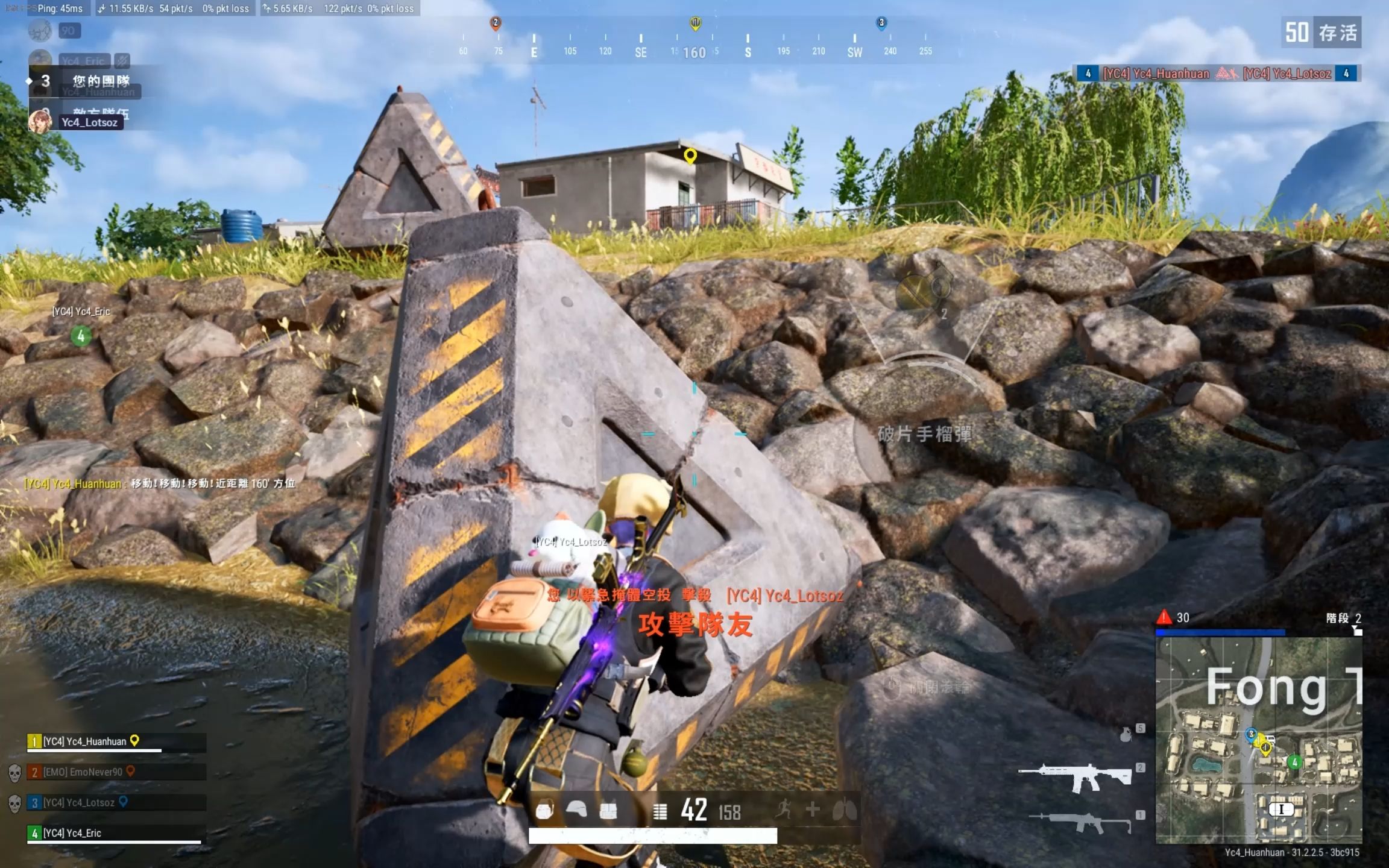Switch to the greyed rifle in slot 1
Viewport: 1389px width, 868px height.
[1079, 821]
